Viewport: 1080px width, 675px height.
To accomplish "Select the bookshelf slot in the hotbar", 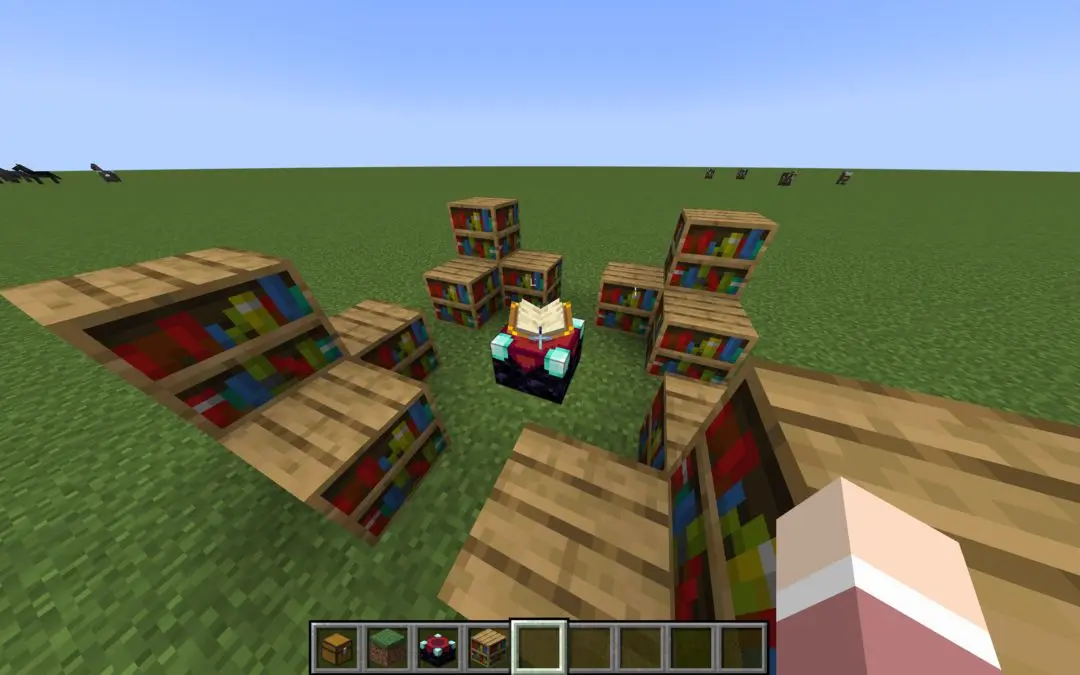I will [x=489, y=648].
